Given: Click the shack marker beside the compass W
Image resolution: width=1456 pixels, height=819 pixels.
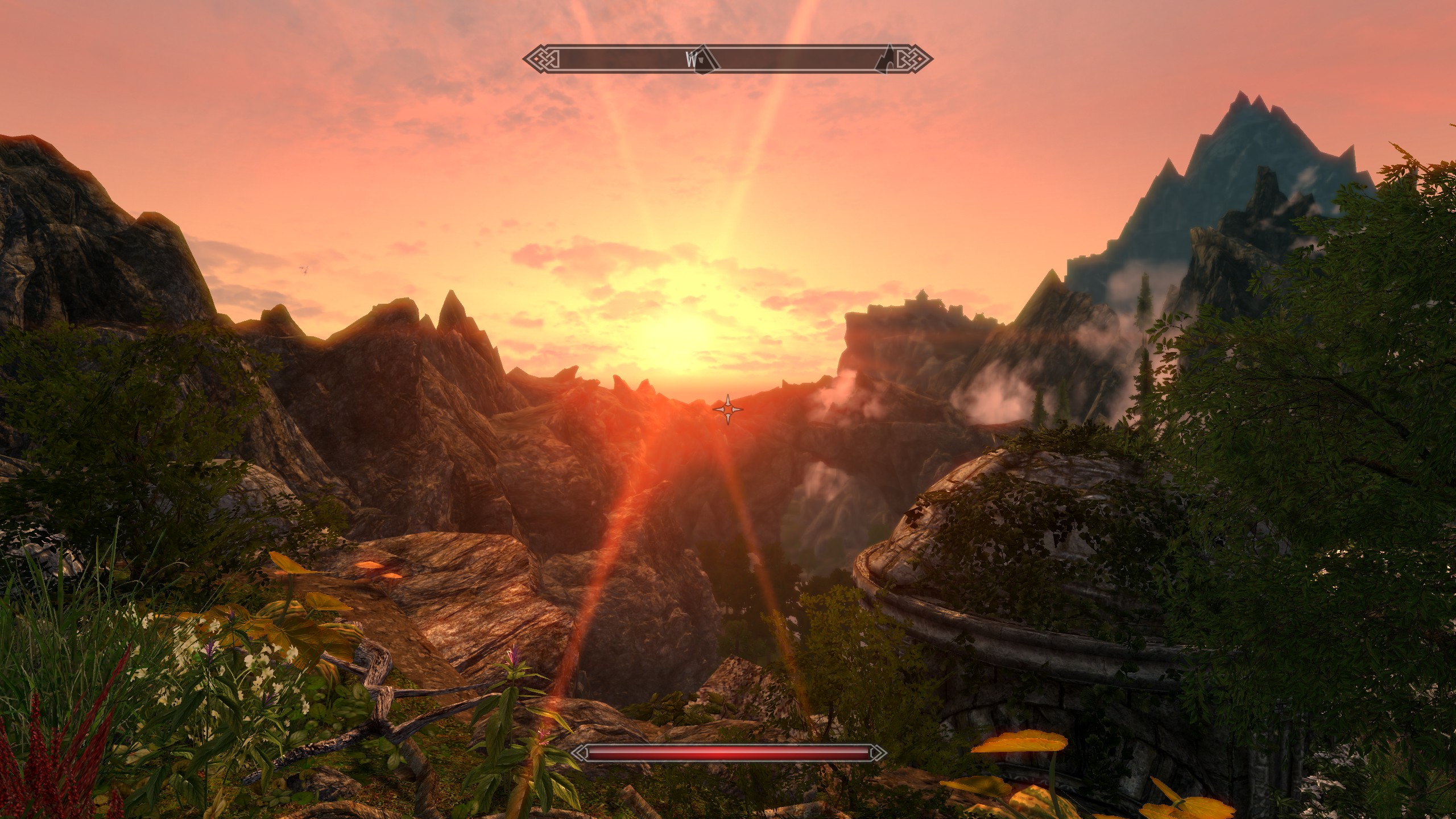Looking at the screenshot, I should pos(704,59).
